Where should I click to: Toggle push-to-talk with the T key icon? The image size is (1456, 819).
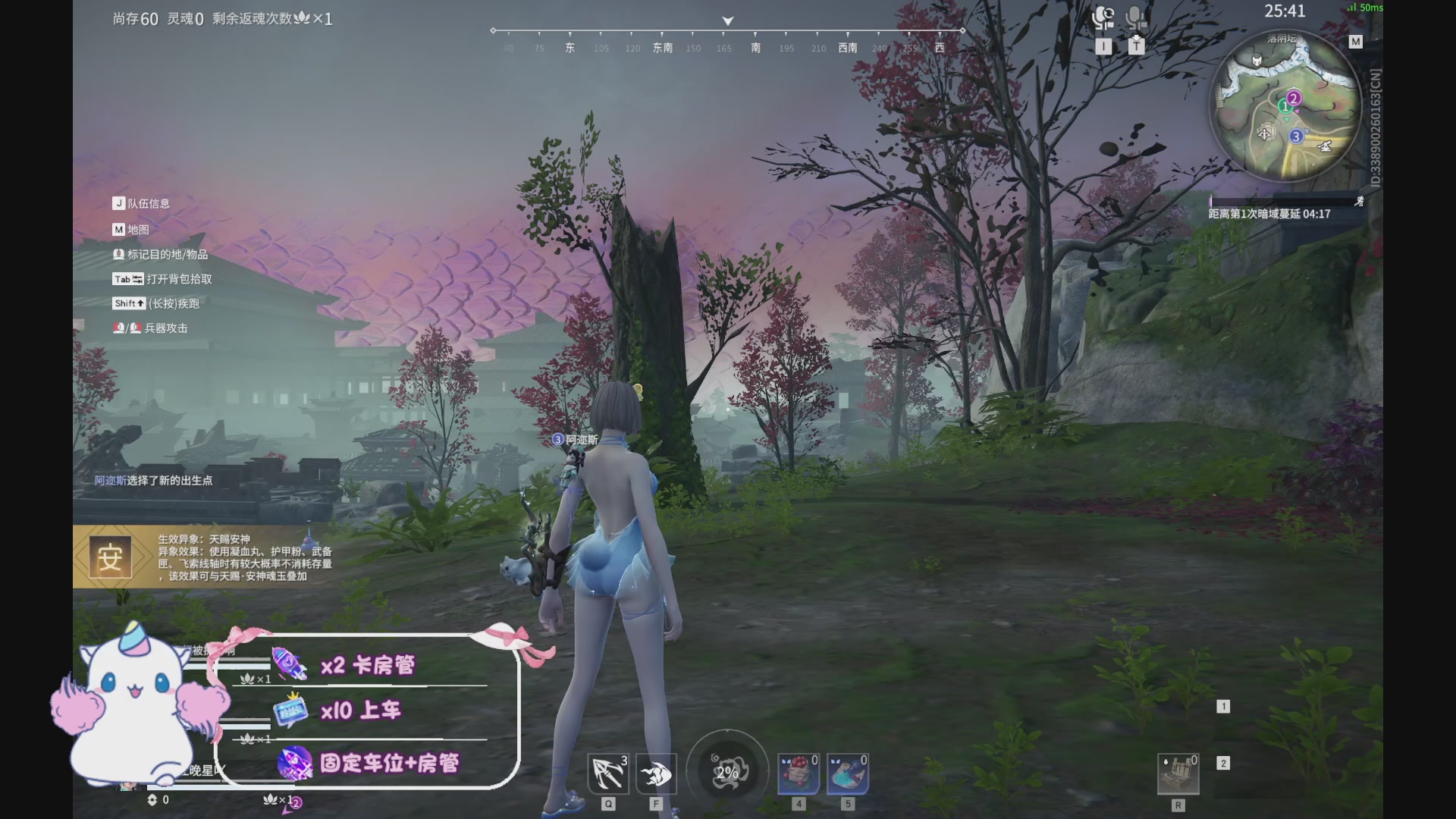pyautogui.click(x=1135, y=45)
